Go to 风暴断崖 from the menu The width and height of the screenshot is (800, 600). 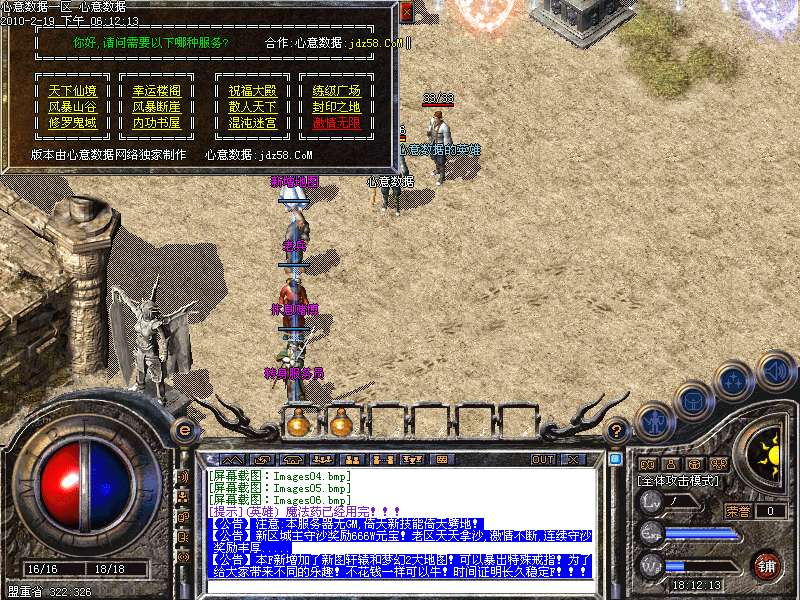157,107
